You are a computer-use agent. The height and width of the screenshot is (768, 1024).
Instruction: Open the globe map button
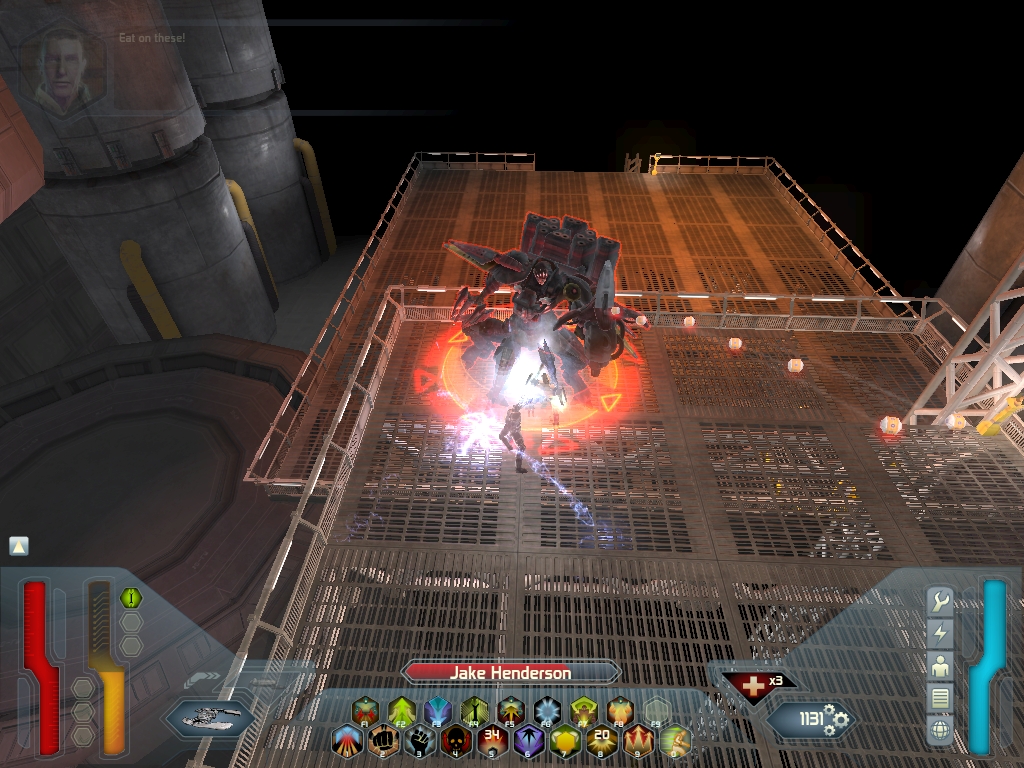click(x=940, y=729)
